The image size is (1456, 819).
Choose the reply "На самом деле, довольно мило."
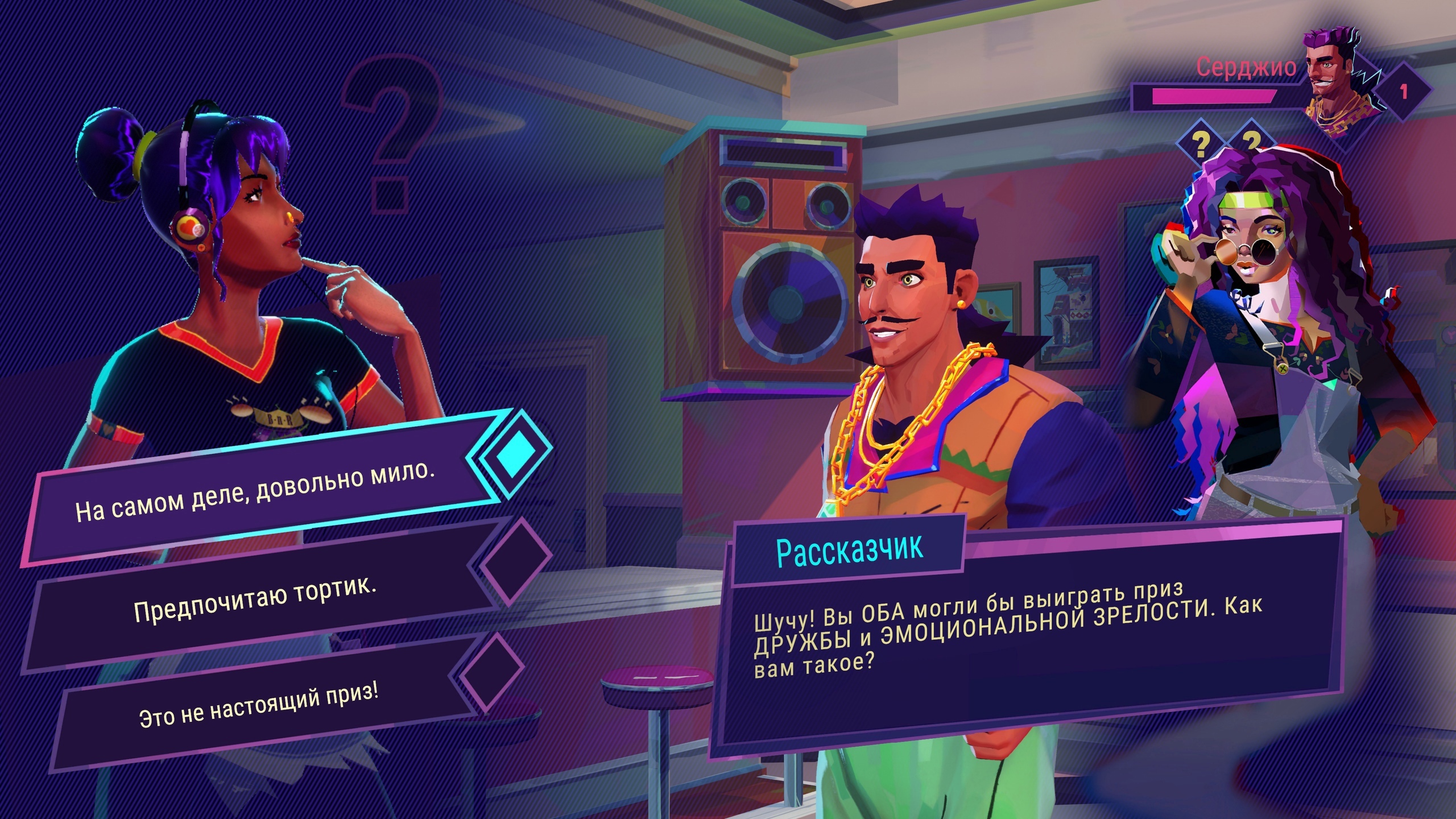coord(256,493)
